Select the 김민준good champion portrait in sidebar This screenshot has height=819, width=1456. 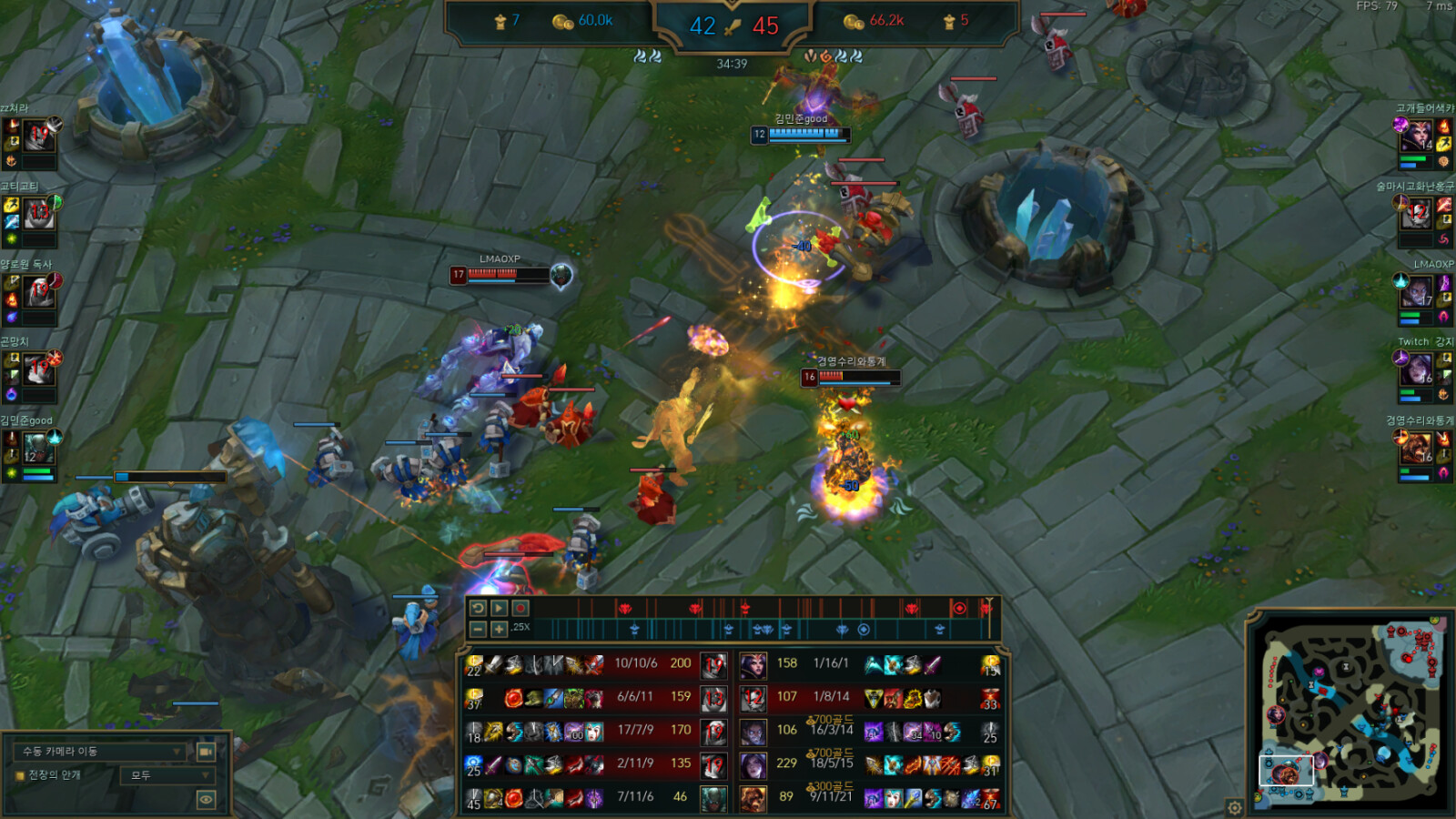click(x=36, y=448)
